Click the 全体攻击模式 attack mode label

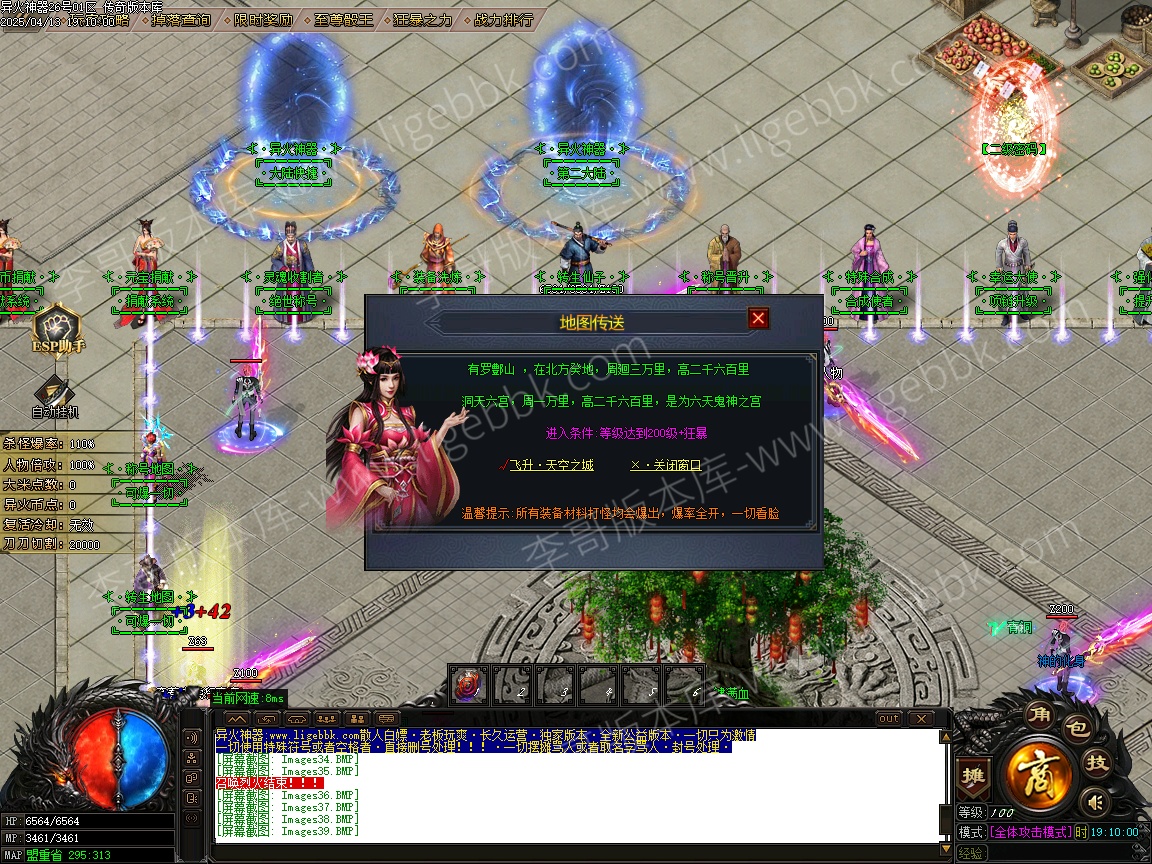click(x=1030, y=832)
